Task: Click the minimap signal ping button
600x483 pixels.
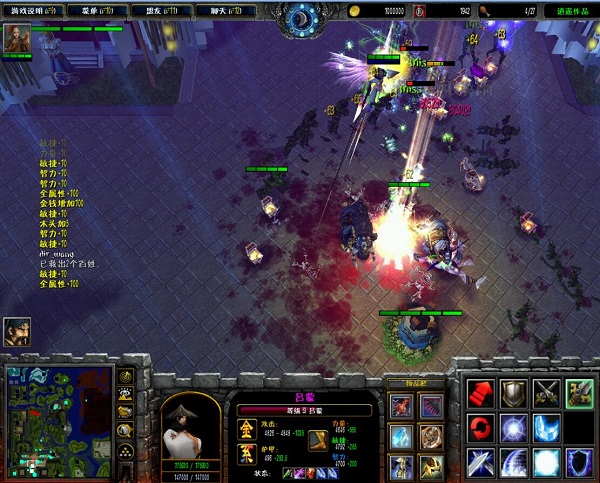Action: click(x=126, y=376)
